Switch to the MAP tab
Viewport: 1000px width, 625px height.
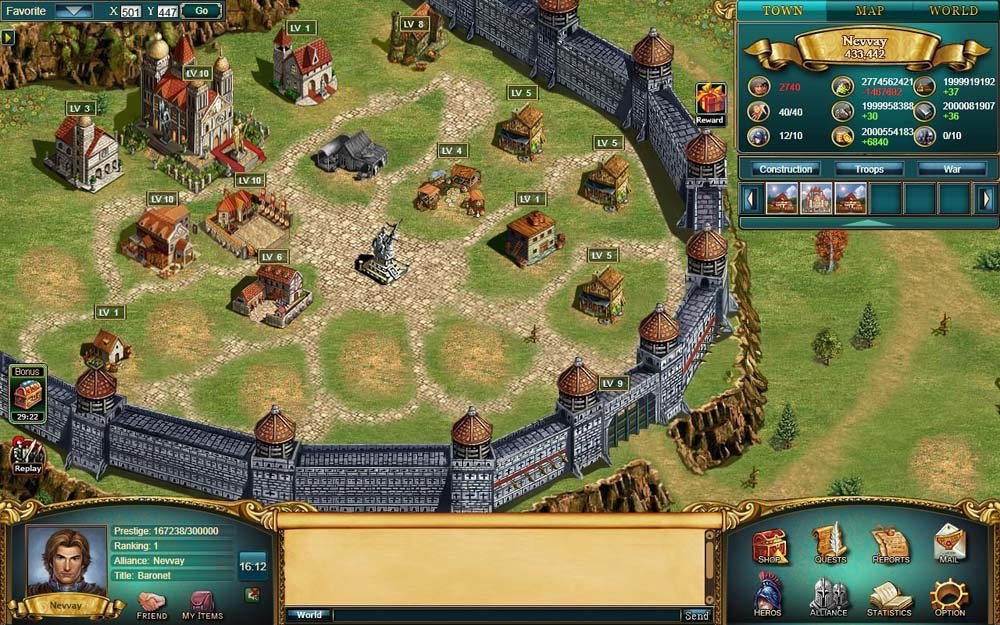(869, 11)
